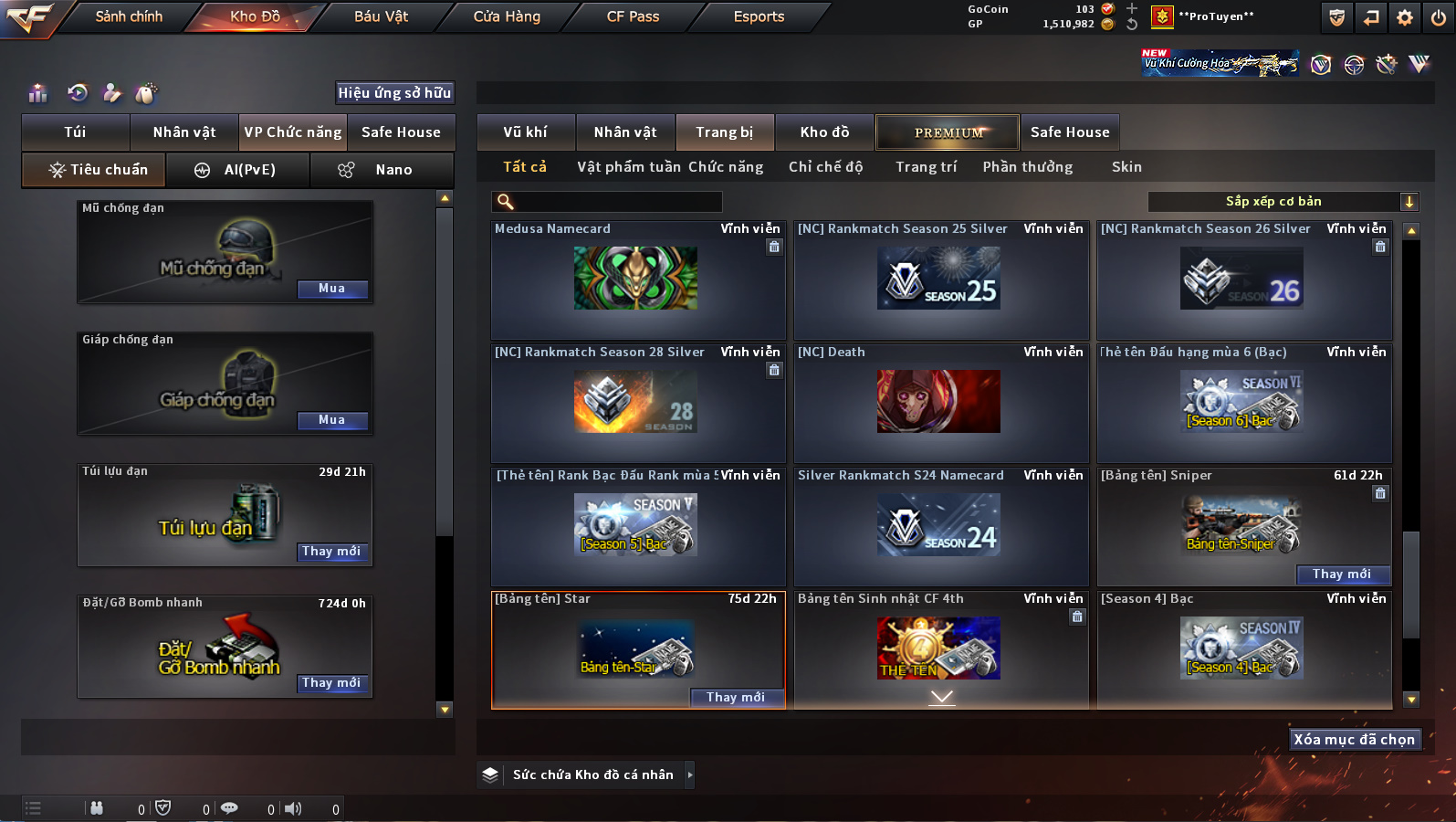Open the settings gear icon
Image resolution: width=1456 pixels, height=822 pixels.
1405,17
